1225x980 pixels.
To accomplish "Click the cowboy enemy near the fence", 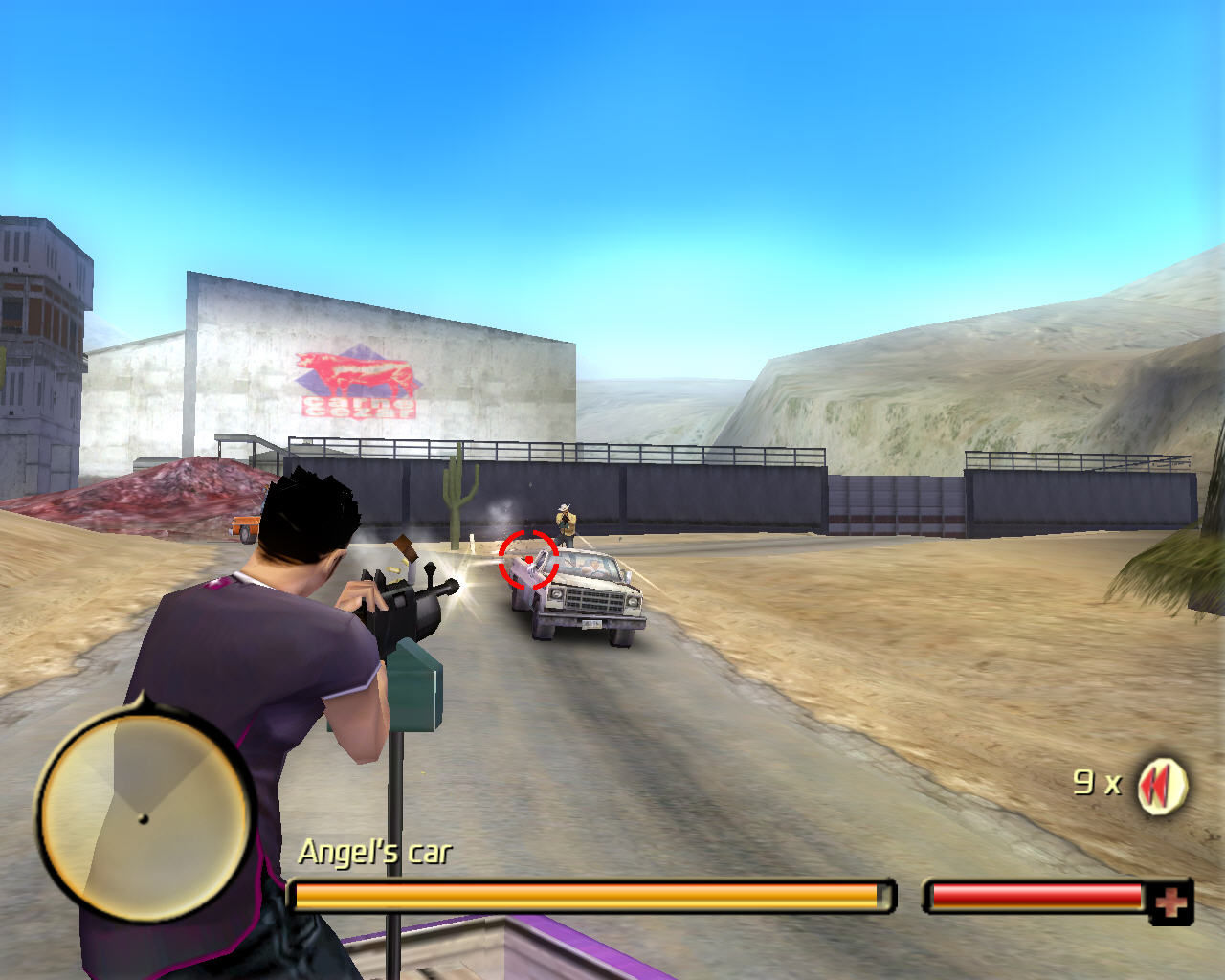I will pyautogui.click(x=567, y=522).
